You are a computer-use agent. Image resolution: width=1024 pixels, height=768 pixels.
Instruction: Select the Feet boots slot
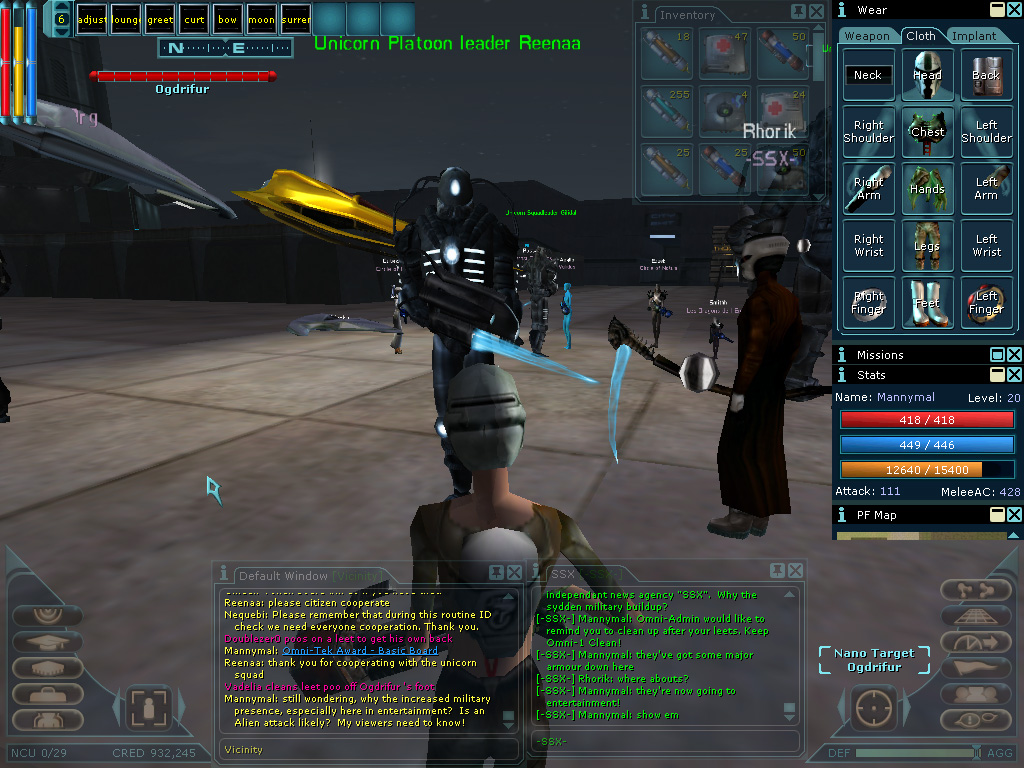(x=927, y=303)
